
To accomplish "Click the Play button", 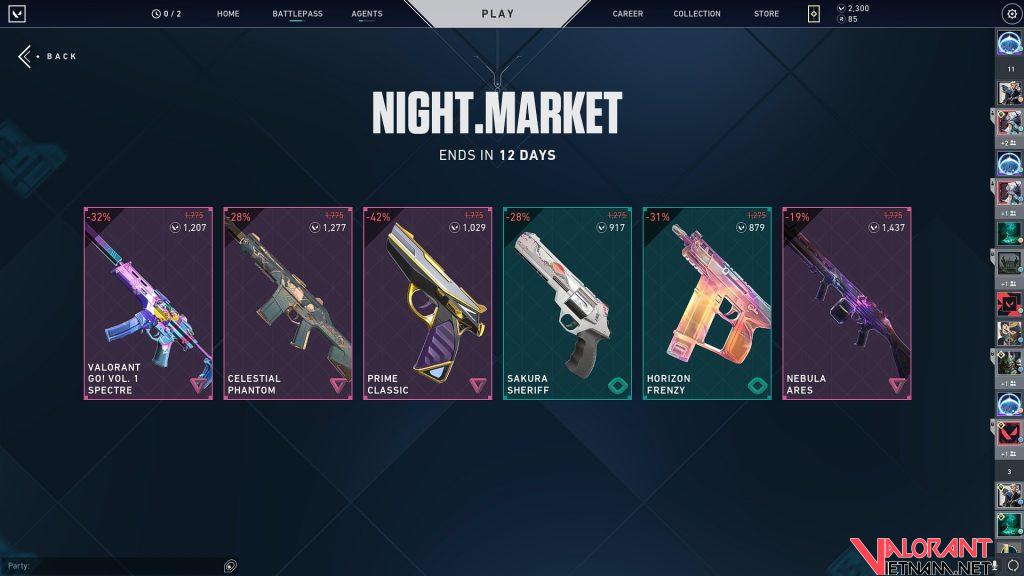I will coord(498,14).
